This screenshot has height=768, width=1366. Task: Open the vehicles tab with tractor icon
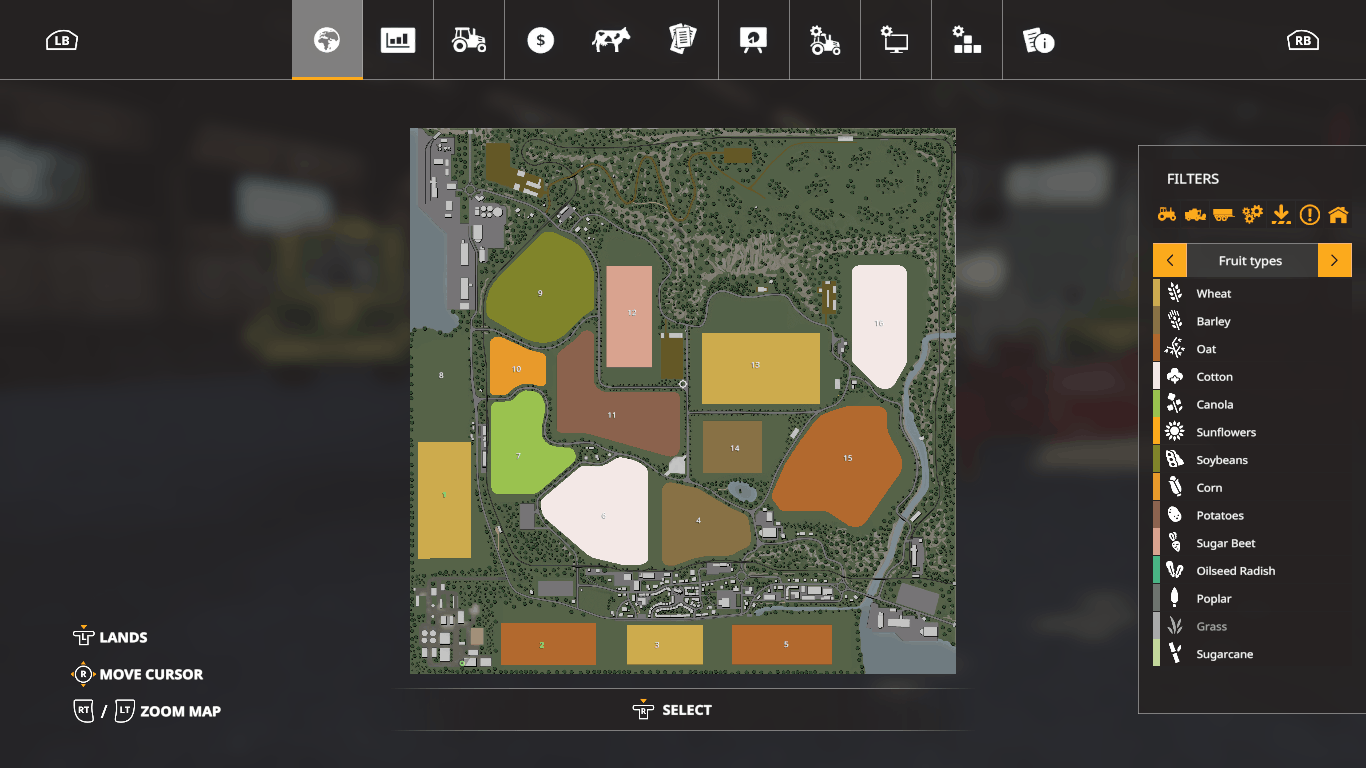[469, 40]
